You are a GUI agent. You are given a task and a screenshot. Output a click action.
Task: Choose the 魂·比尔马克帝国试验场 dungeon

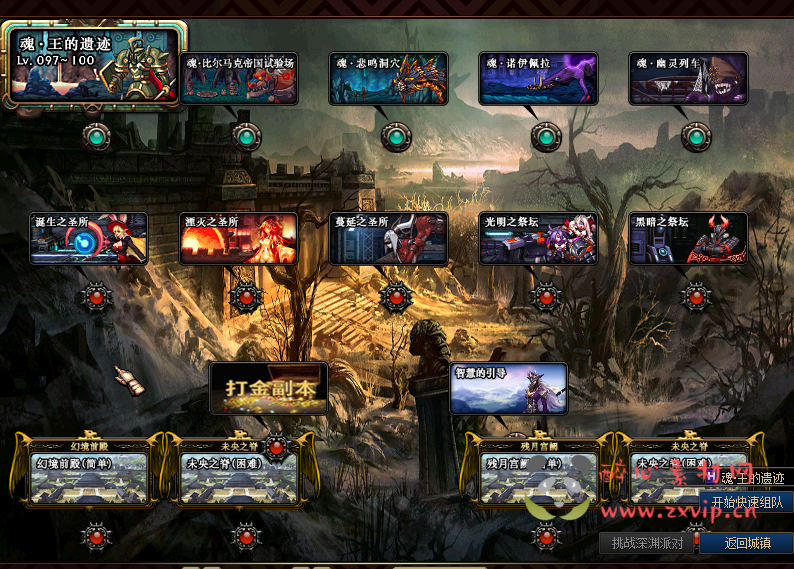(x=240, y=79)
